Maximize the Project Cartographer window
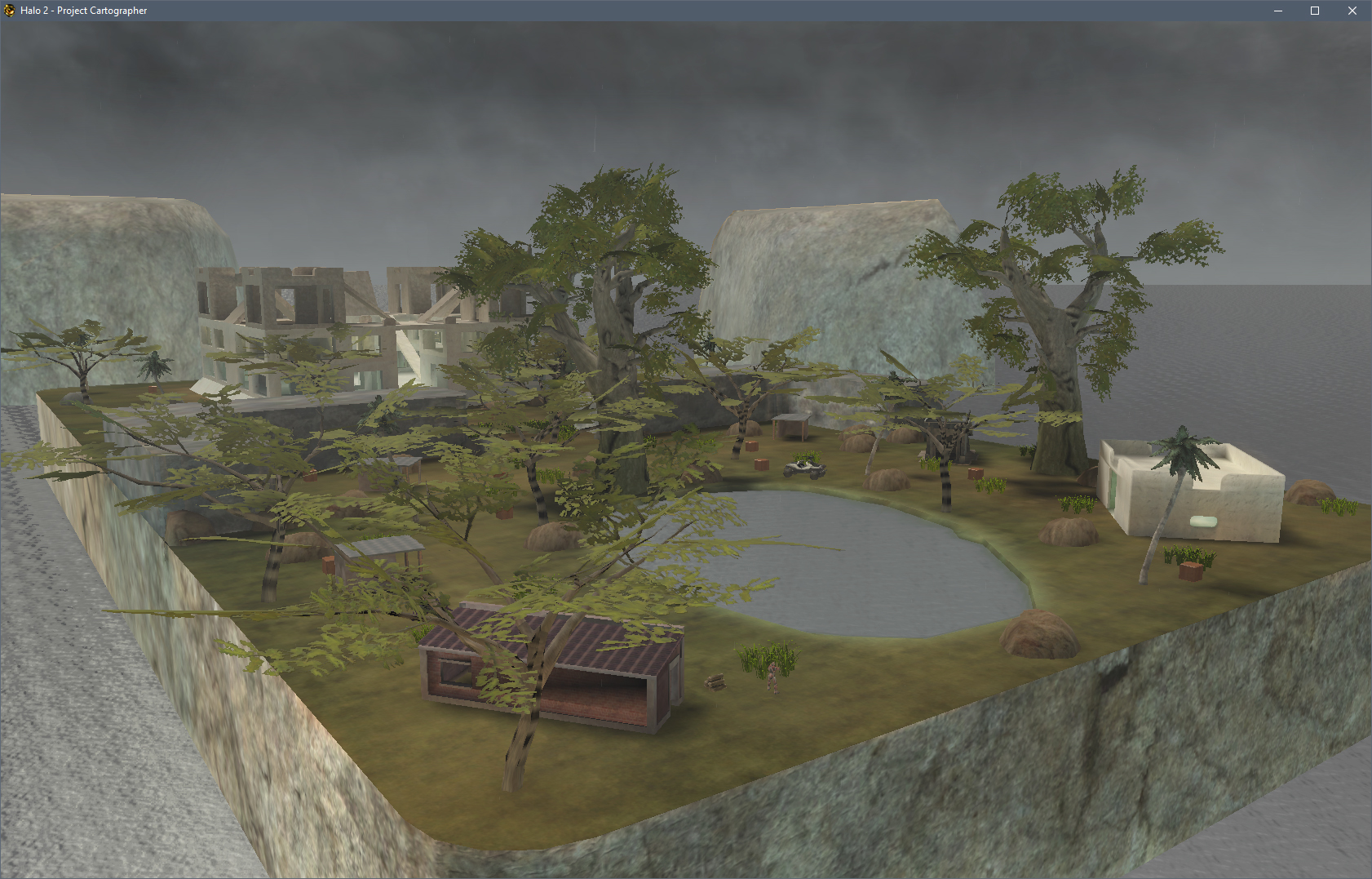1372x879 pixels. click(x=1315, y=11)
